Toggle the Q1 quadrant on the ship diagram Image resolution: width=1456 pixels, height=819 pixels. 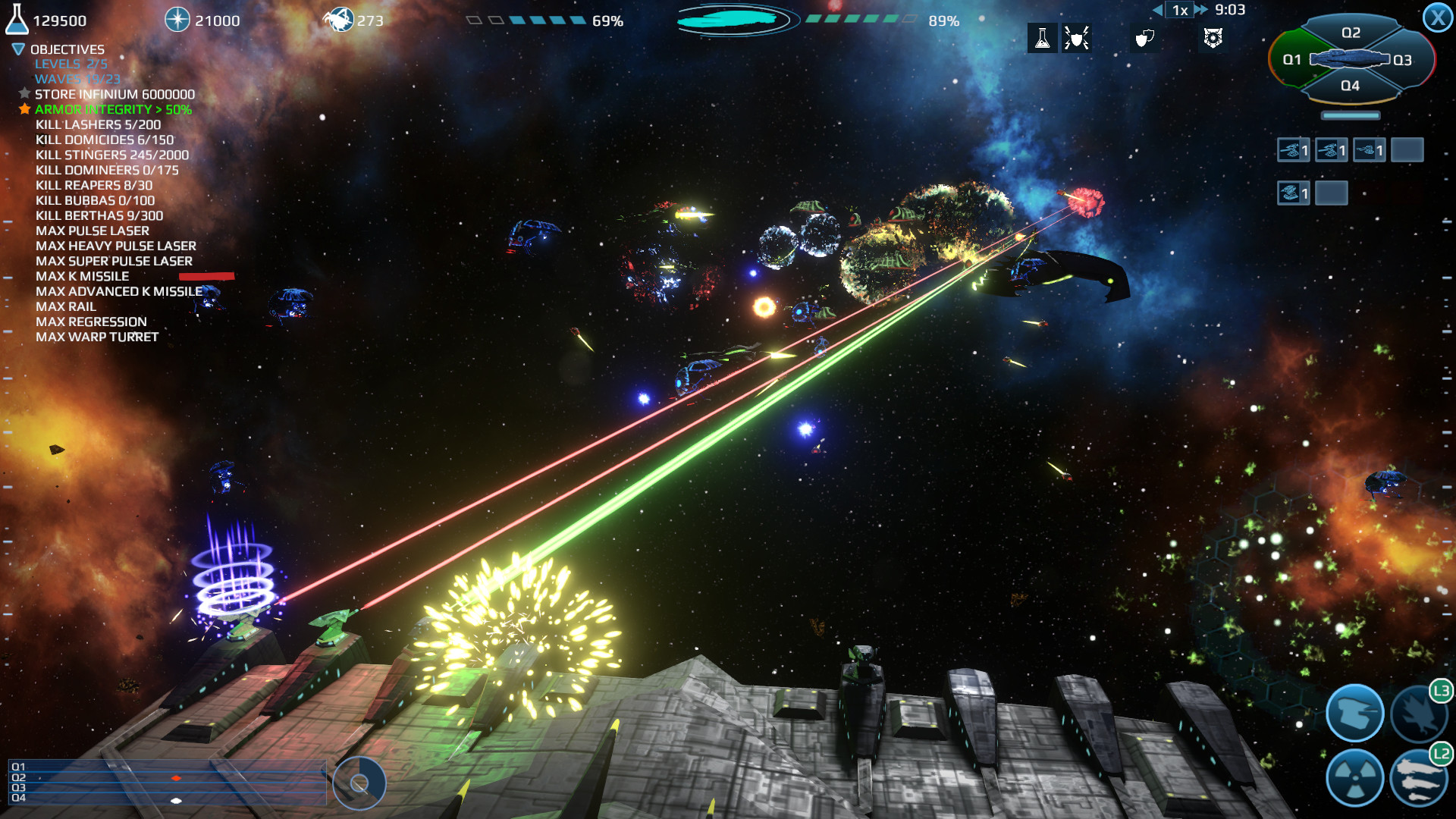1292,60
